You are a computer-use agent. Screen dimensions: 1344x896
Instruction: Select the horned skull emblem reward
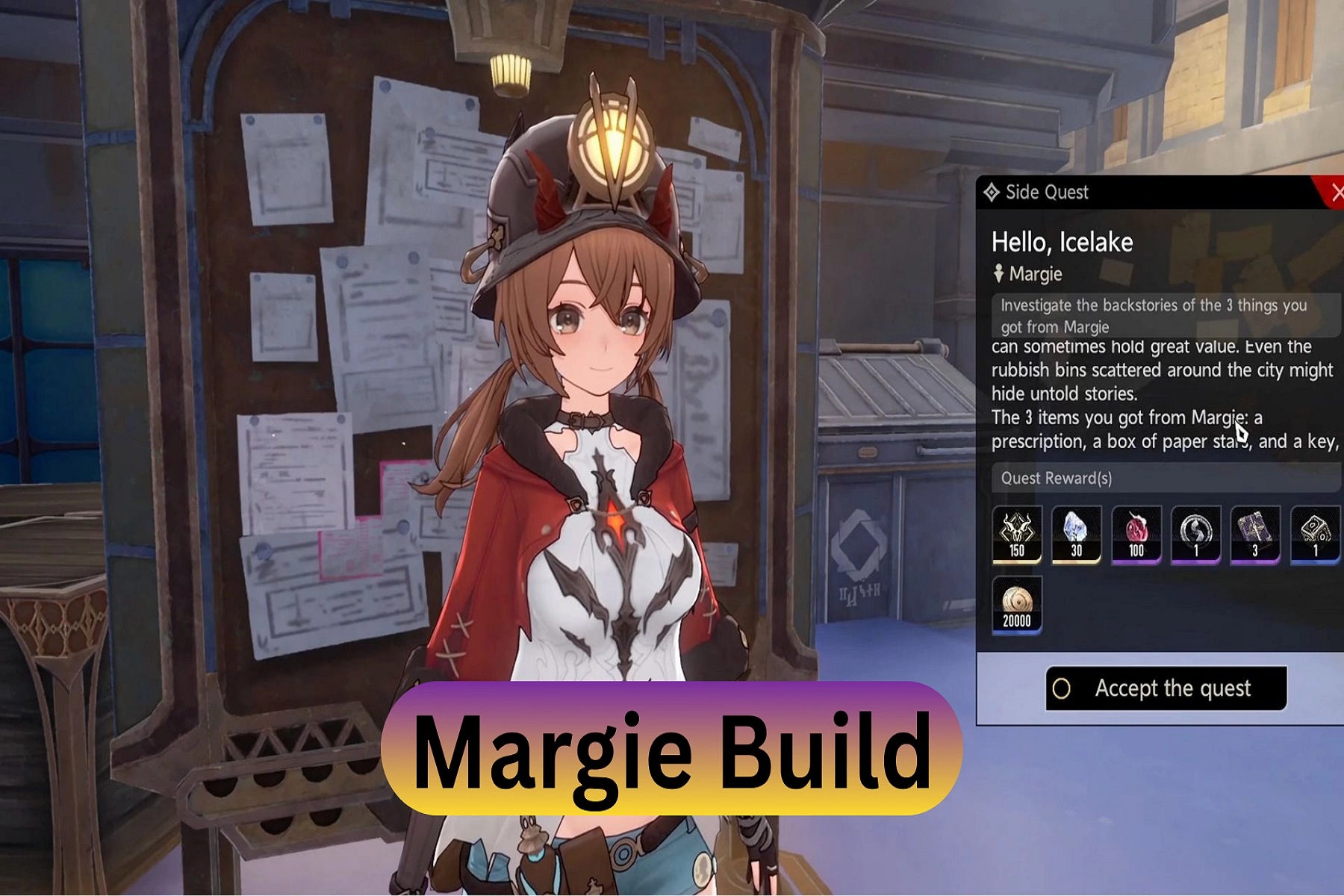coord(1016,534)
